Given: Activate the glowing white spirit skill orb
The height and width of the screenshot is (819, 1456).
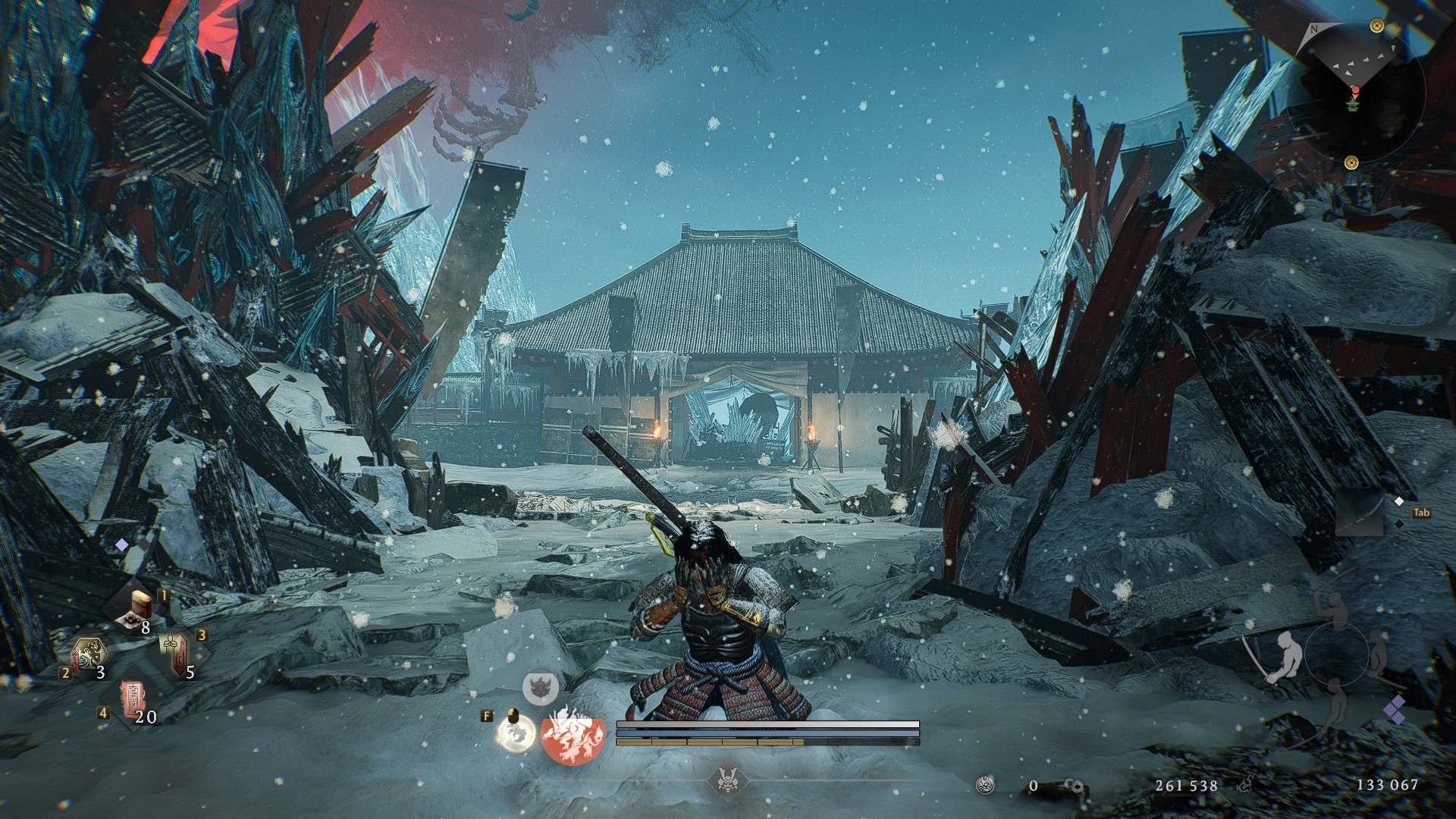Looking at the screenshot, I should [516, 734].
